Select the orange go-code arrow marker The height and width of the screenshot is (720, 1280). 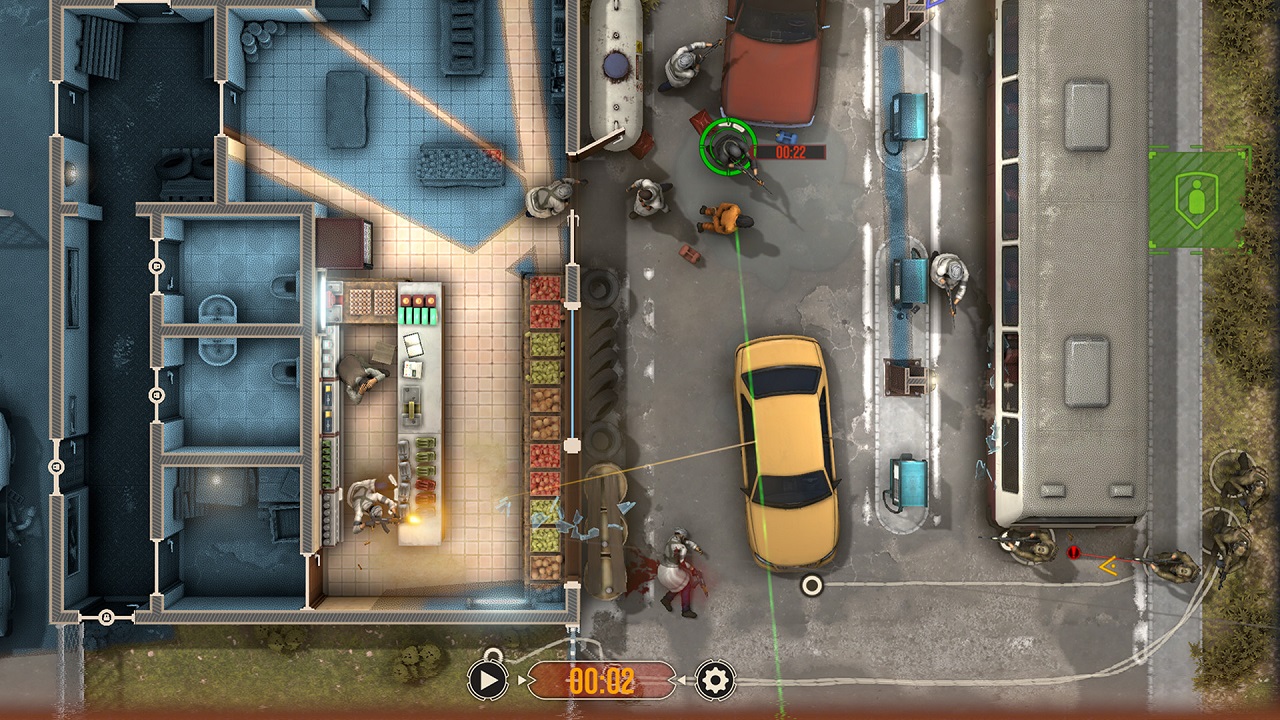(1107, 567)
